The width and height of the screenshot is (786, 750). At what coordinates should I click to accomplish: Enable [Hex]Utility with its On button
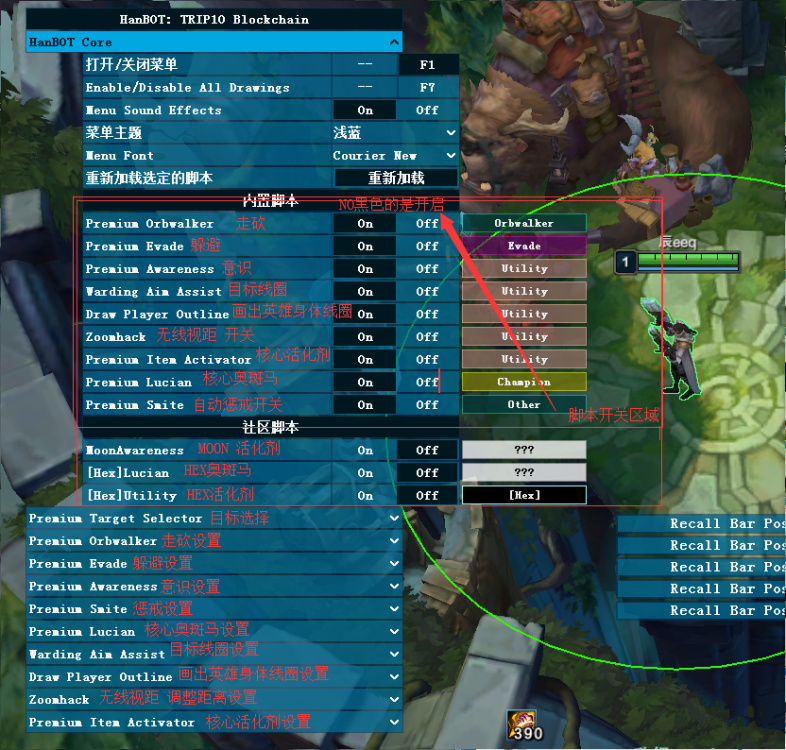point(365,495)
